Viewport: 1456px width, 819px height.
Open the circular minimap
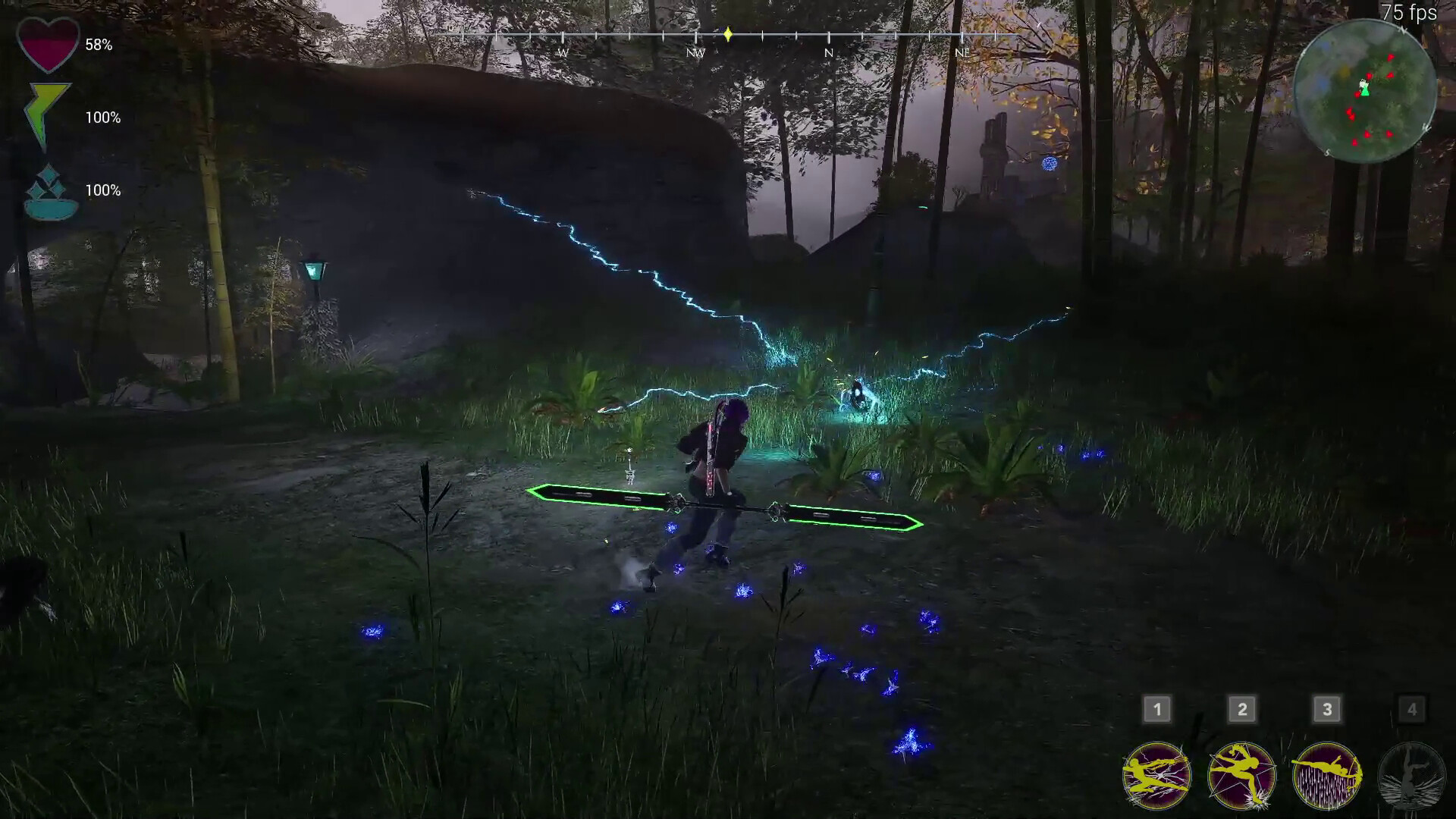(1364, 89)
